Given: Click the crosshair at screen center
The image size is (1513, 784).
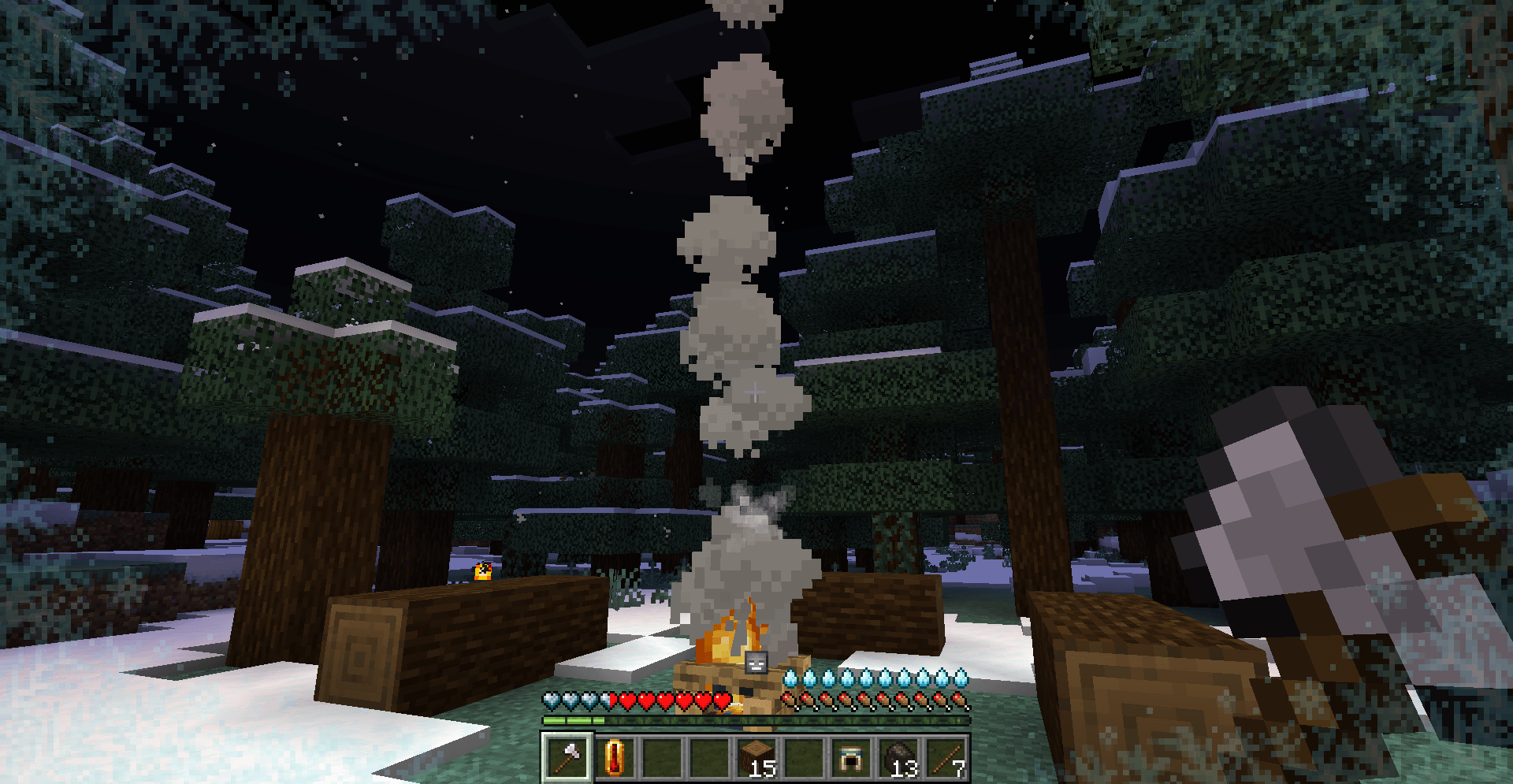Looking at the screenshot, I should coord(755,392).
